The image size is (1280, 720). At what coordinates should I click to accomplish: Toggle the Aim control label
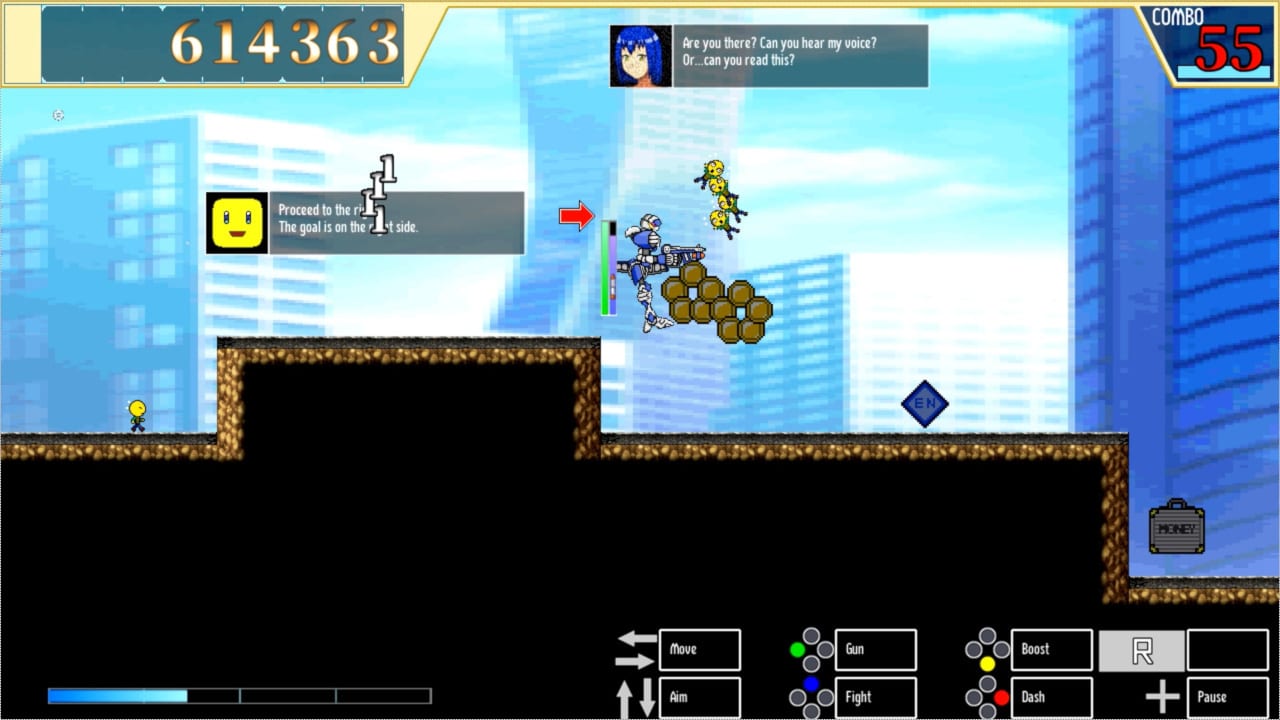(699, 697)
